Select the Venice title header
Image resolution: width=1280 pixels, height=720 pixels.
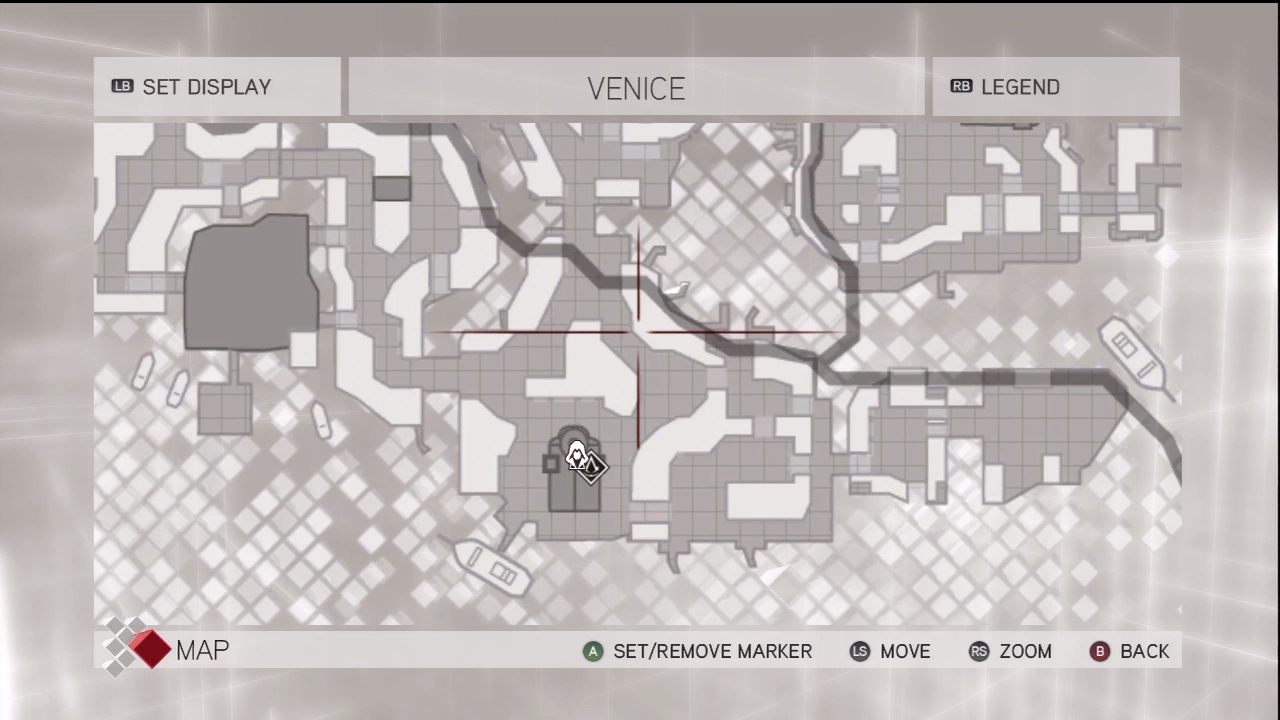[636, 88]
